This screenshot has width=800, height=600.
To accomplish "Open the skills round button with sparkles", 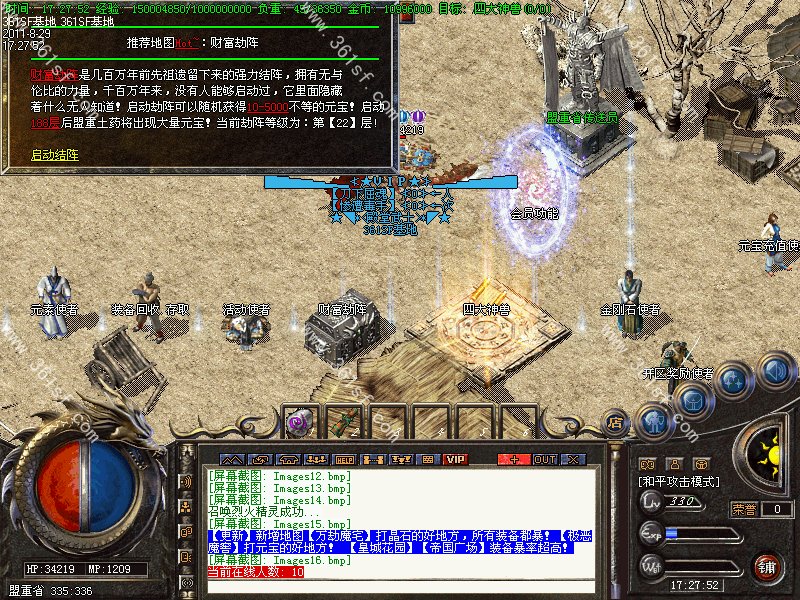I will [x=734, y=380].
